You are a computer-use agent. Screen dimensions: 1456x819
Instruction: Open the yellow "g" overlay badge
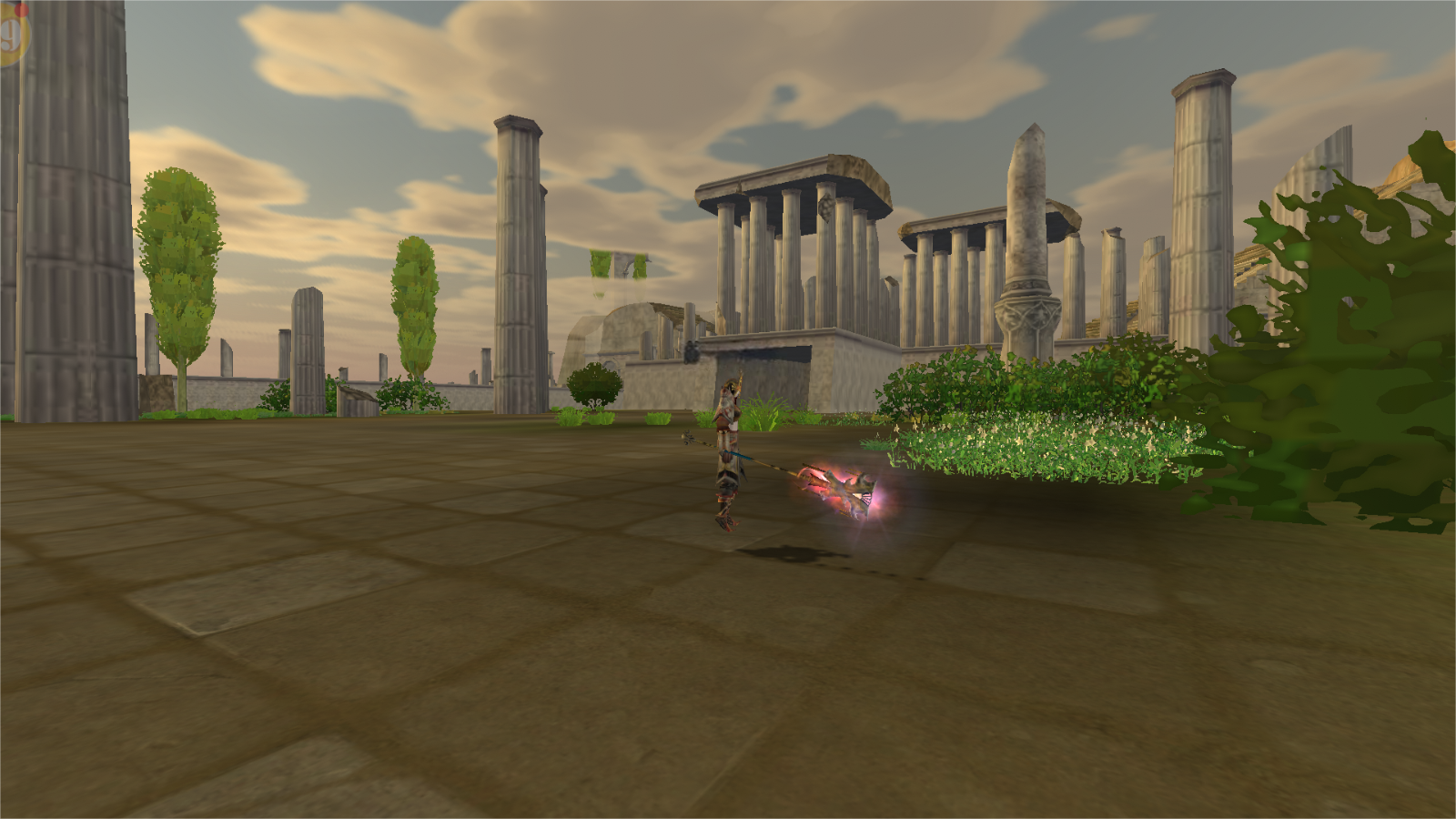tap(12, 35)
